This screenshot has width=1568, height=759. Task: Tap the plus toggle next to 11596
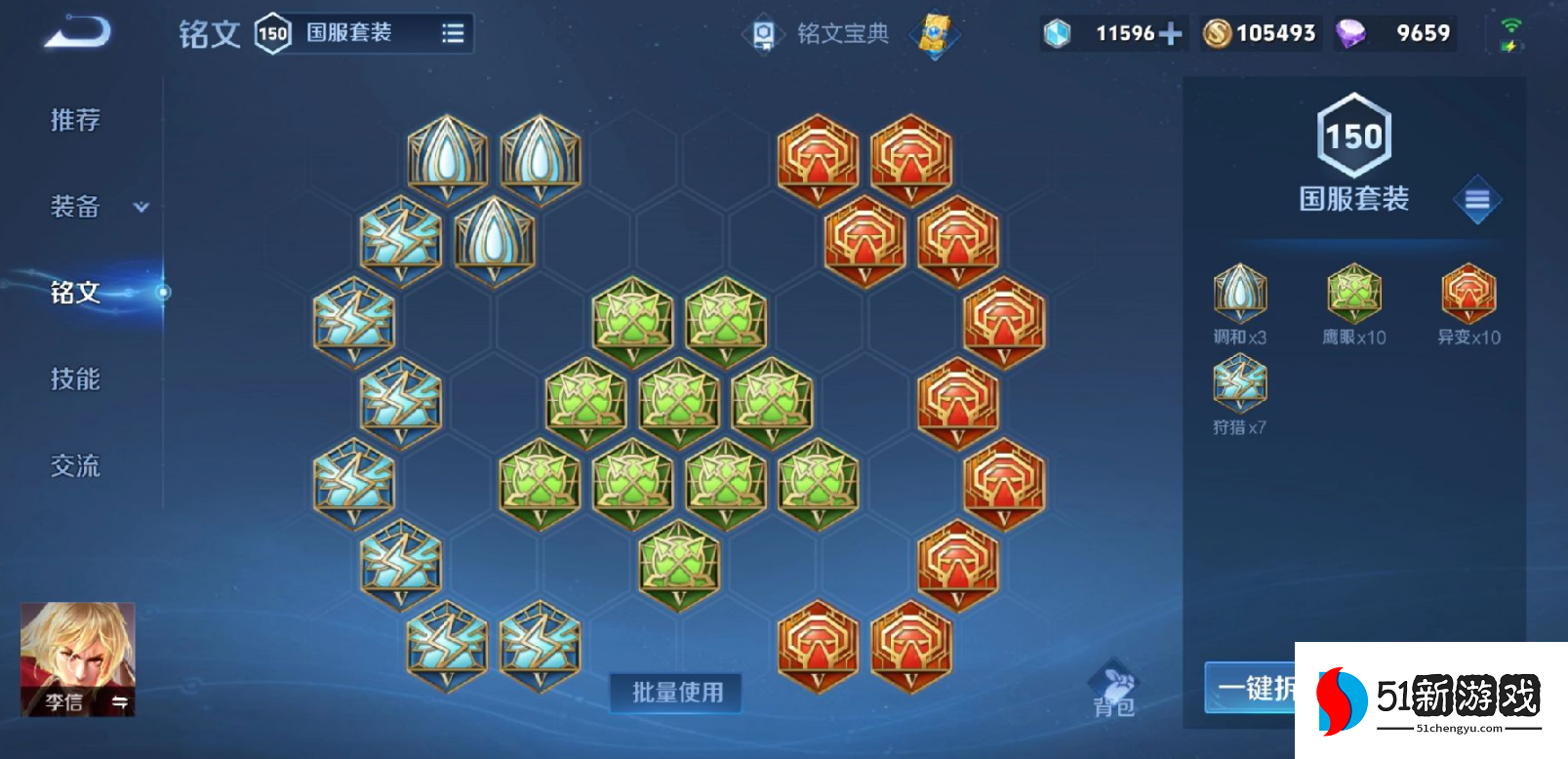1171,32
